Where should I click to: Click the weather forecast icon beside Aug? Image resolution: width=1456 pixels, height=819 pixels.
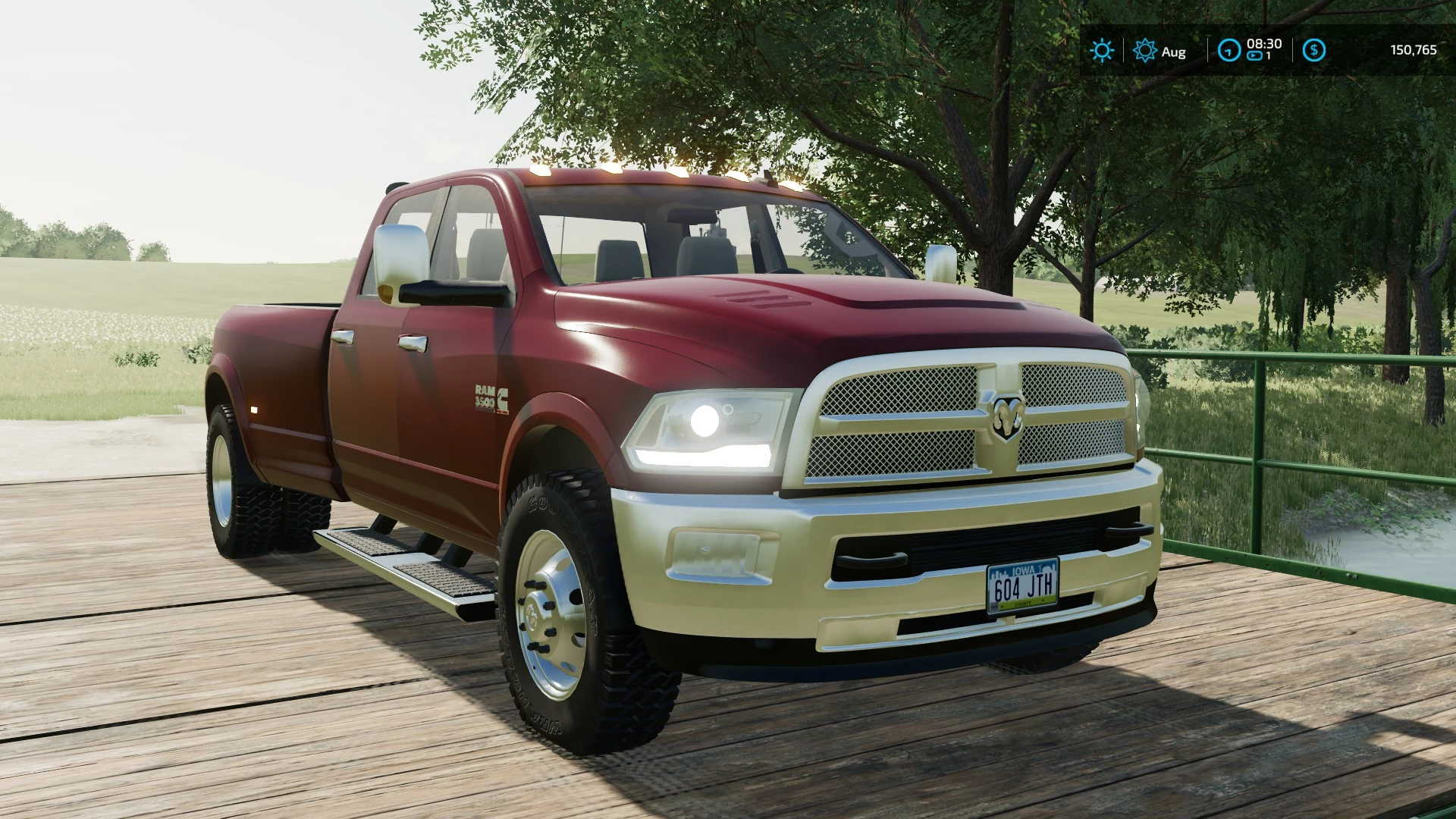(x=1144, y=50)
